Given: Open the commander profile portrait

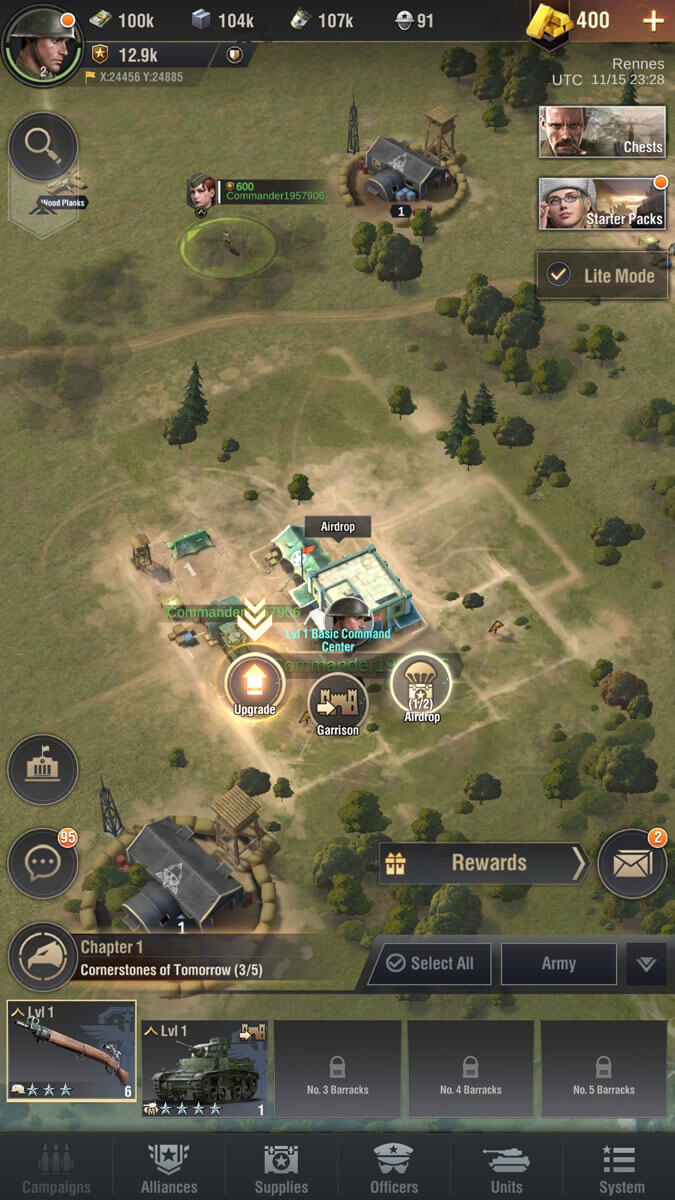Looking at the screenshot, I should (42, 43).
